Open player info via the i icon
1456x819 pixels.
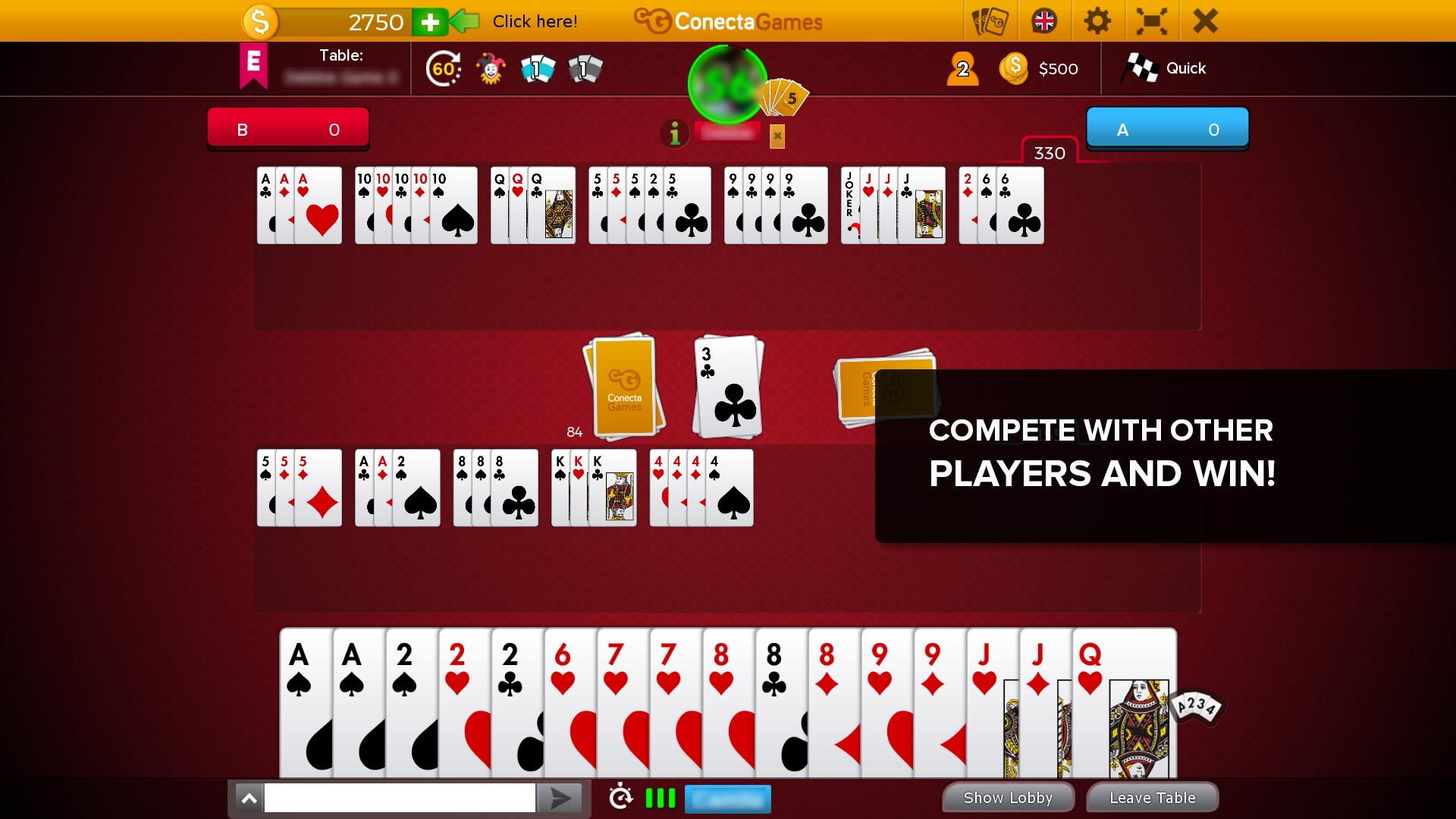(674, 134)
